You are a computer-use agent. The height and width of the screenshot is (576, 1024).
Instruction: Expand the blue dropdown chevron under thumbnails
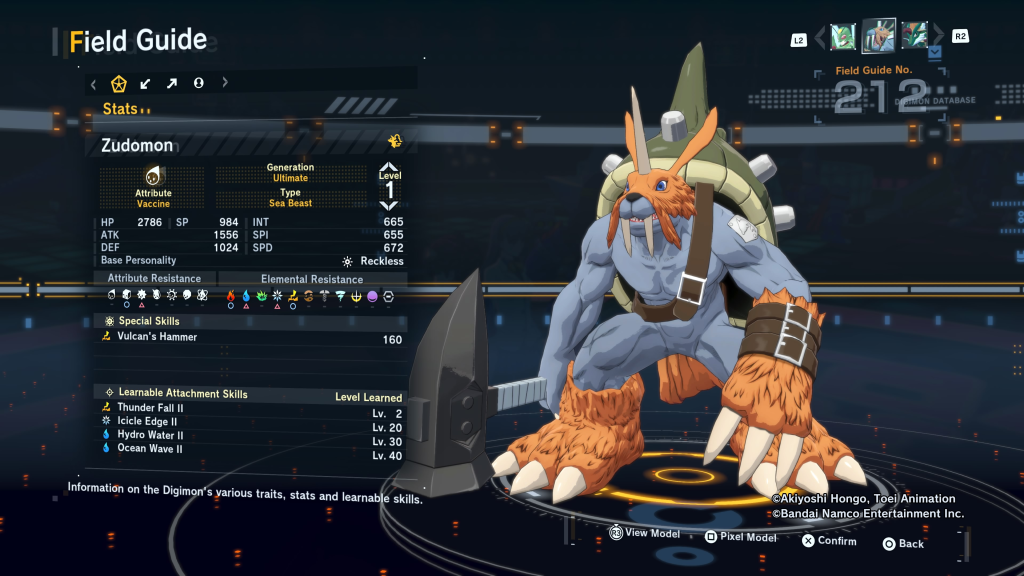(x=935, y=51)
